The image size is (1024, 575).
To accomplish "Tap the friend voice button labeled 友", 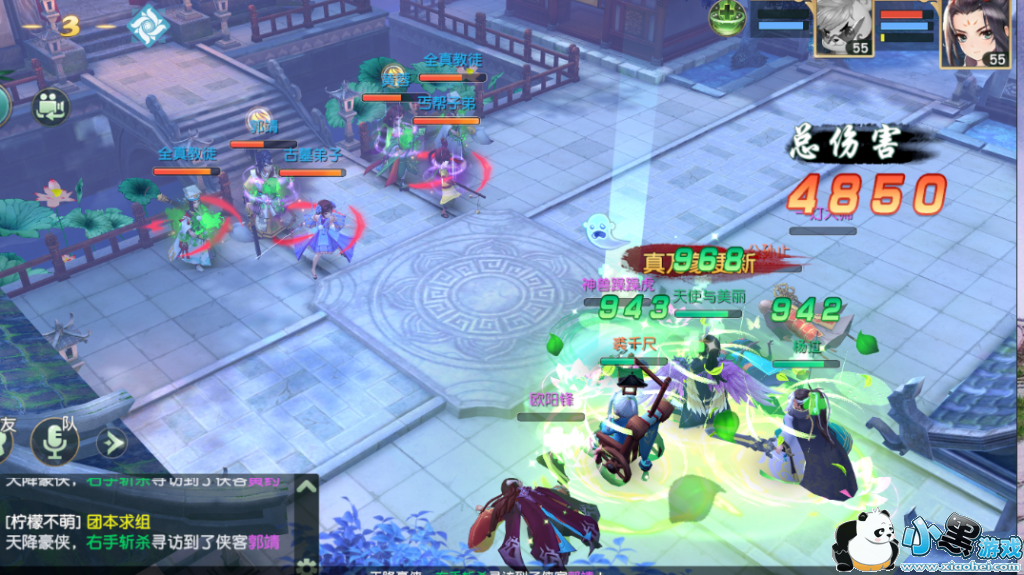I will [6, 438].
